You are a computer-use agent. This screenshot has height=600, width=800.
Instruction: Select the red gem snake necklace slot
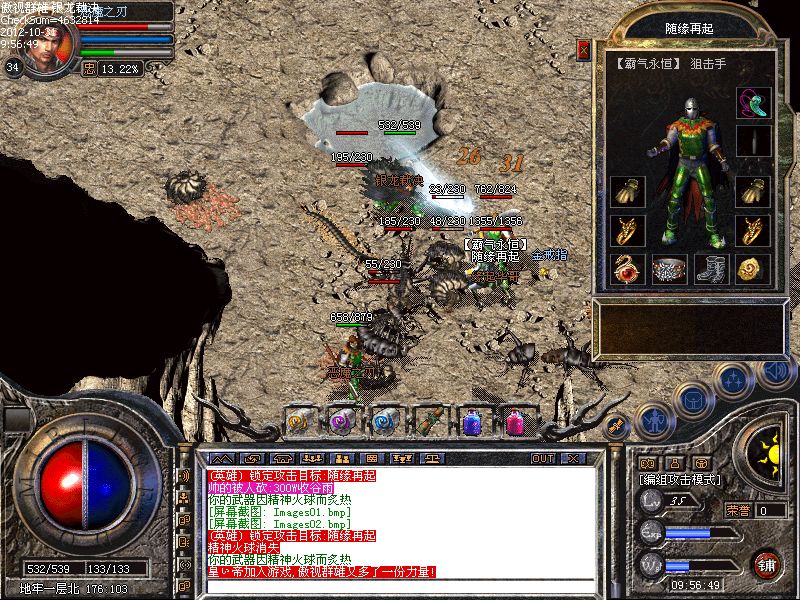[x=627, y=269]
